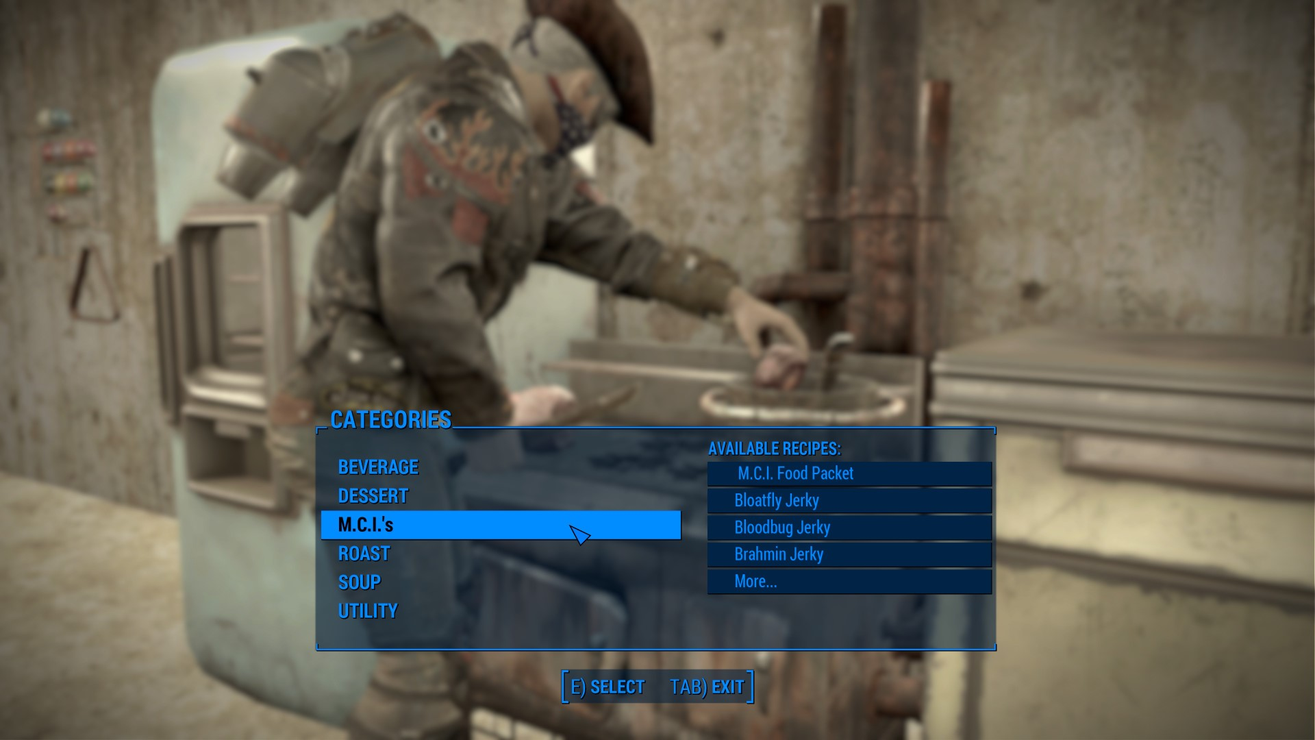Select the BEVERAGE category
This screenshot has height=740, width=1315.
pos(378,467)
